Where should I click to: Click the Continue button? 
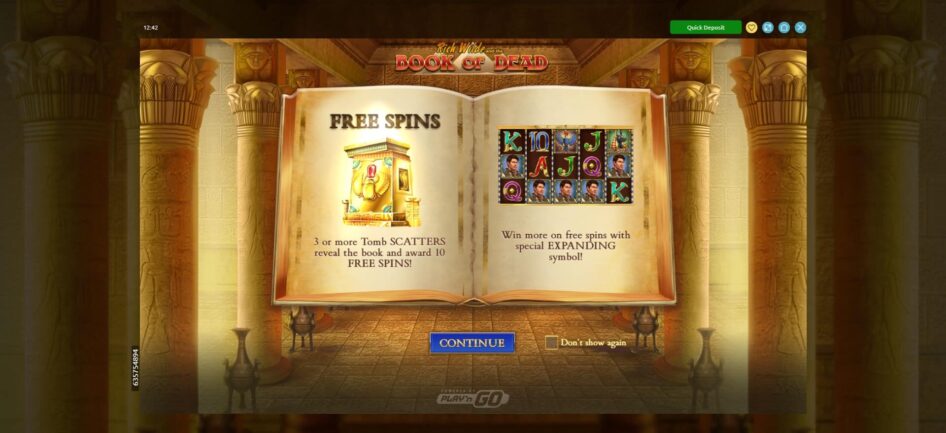pyautogui.click(x=472, y=343)
